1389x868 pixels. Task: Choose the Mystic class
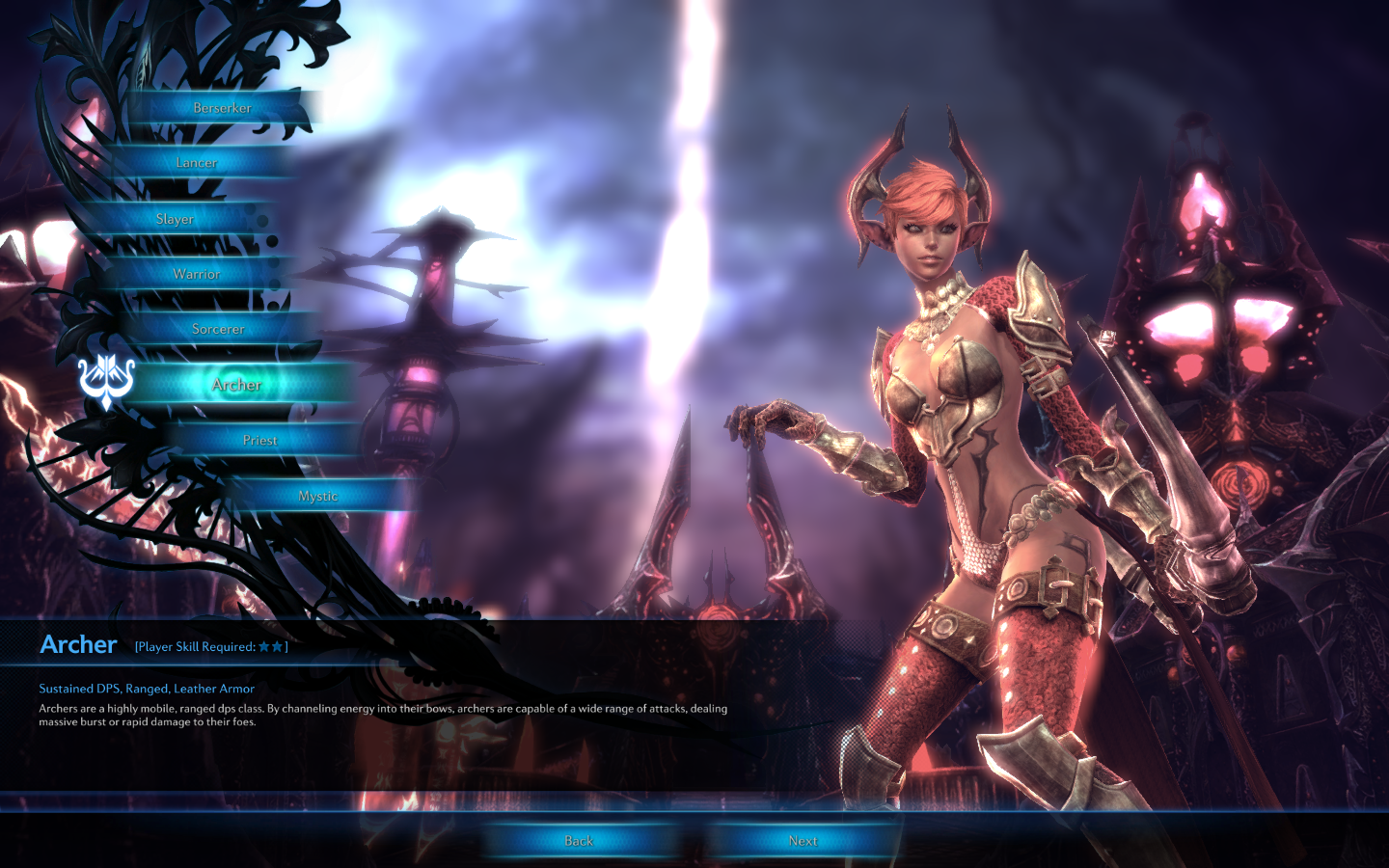tap(318, 496)
